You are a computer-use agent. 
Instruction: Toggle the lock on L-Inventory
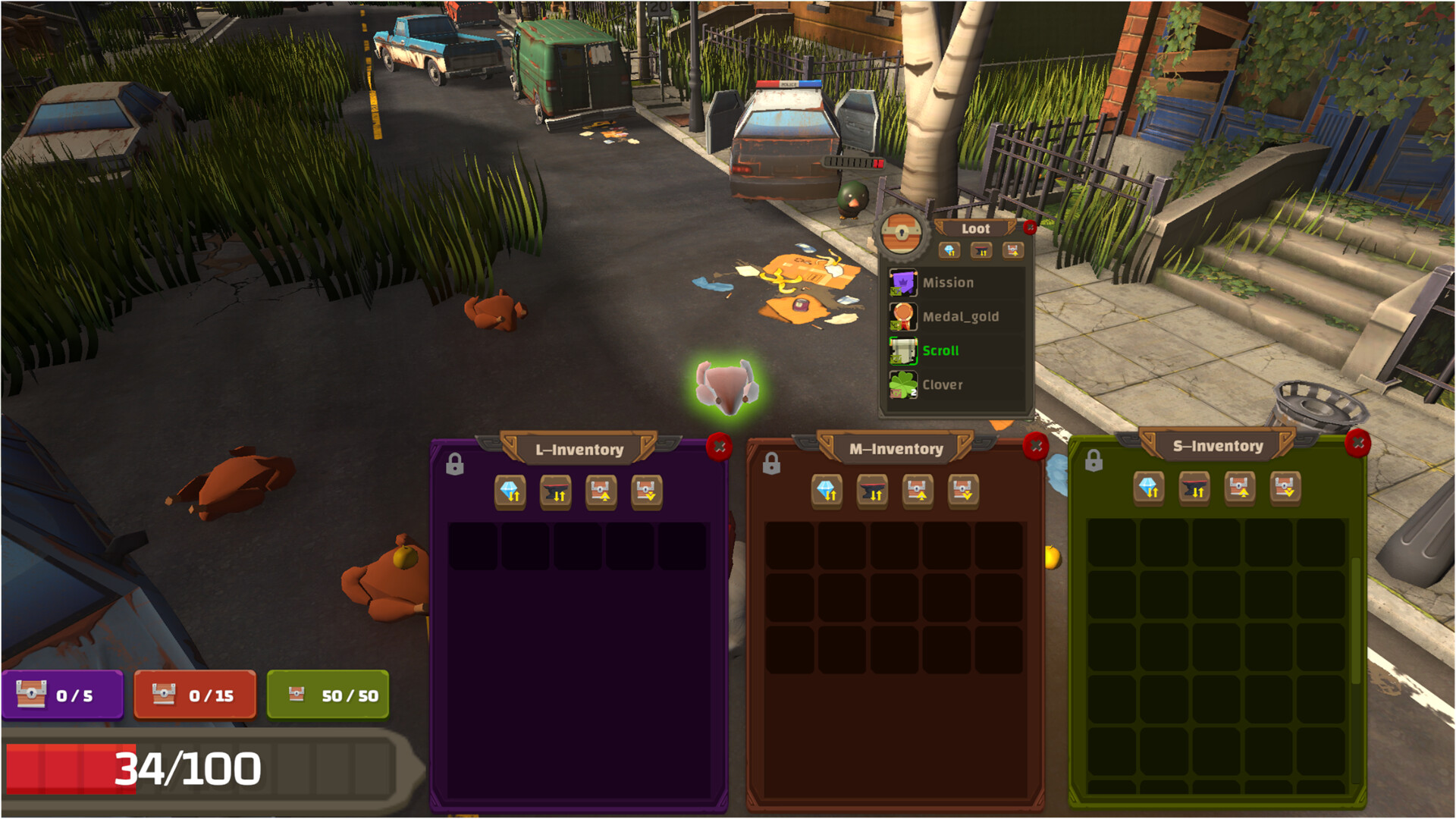455,464
